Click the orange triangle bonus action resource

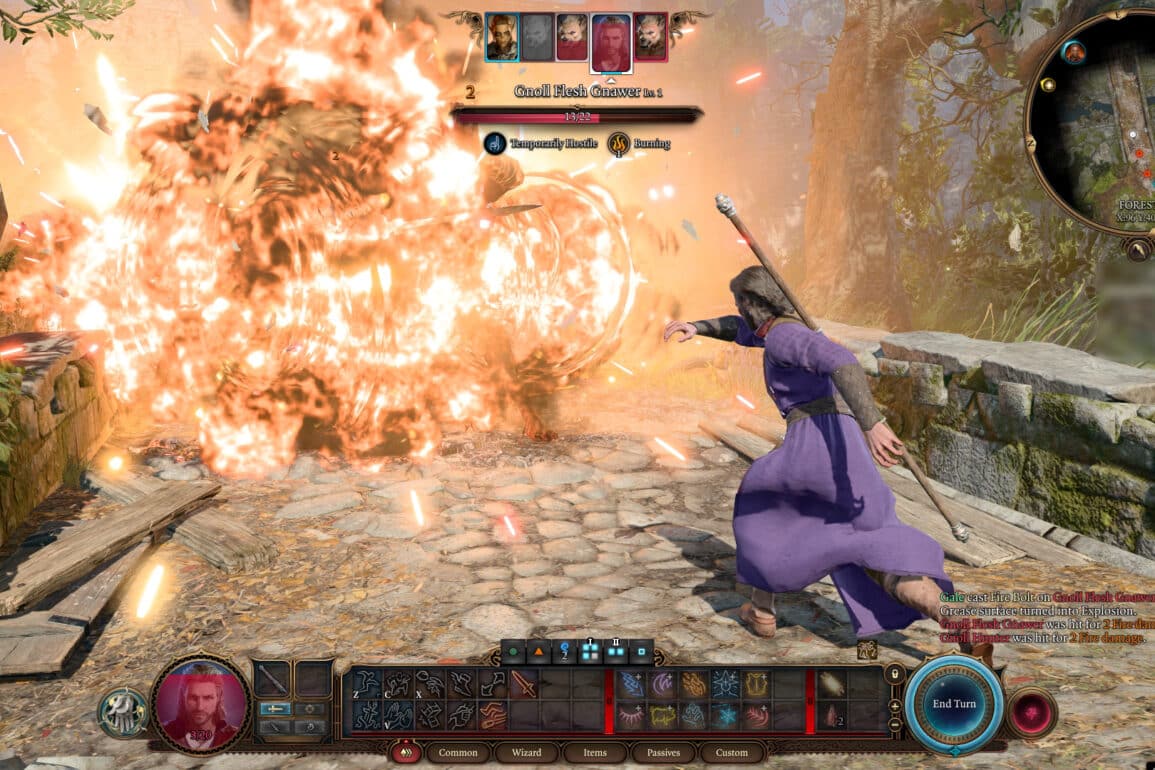click(x=539, y=651)
